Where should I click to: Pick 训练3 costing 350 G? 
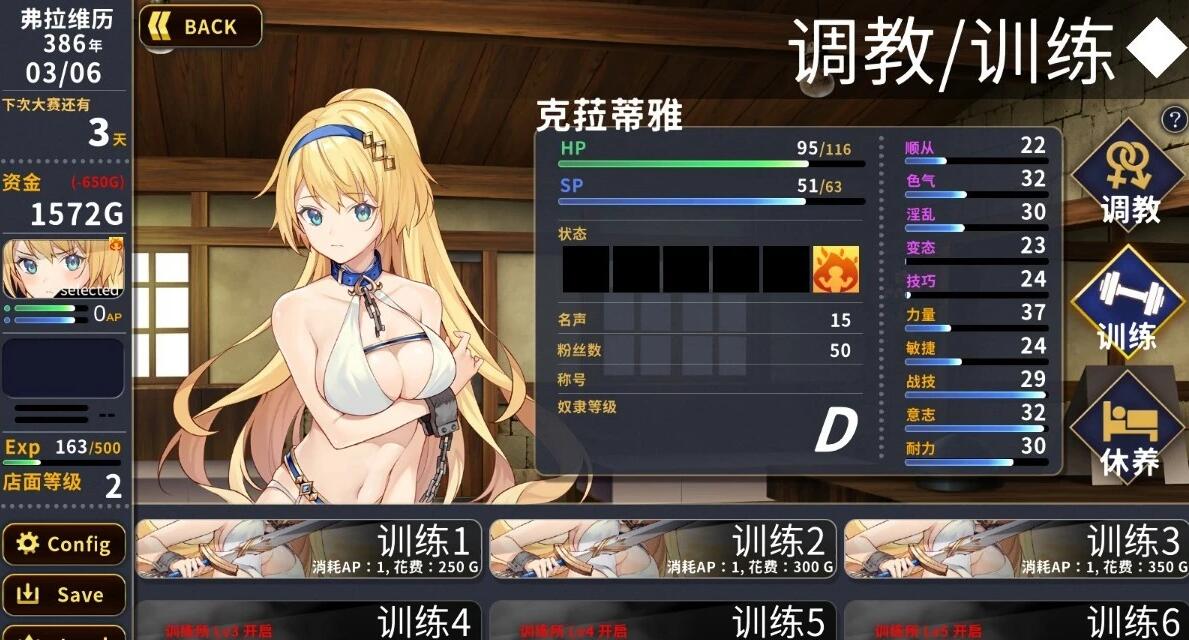tap(1016, 549)
